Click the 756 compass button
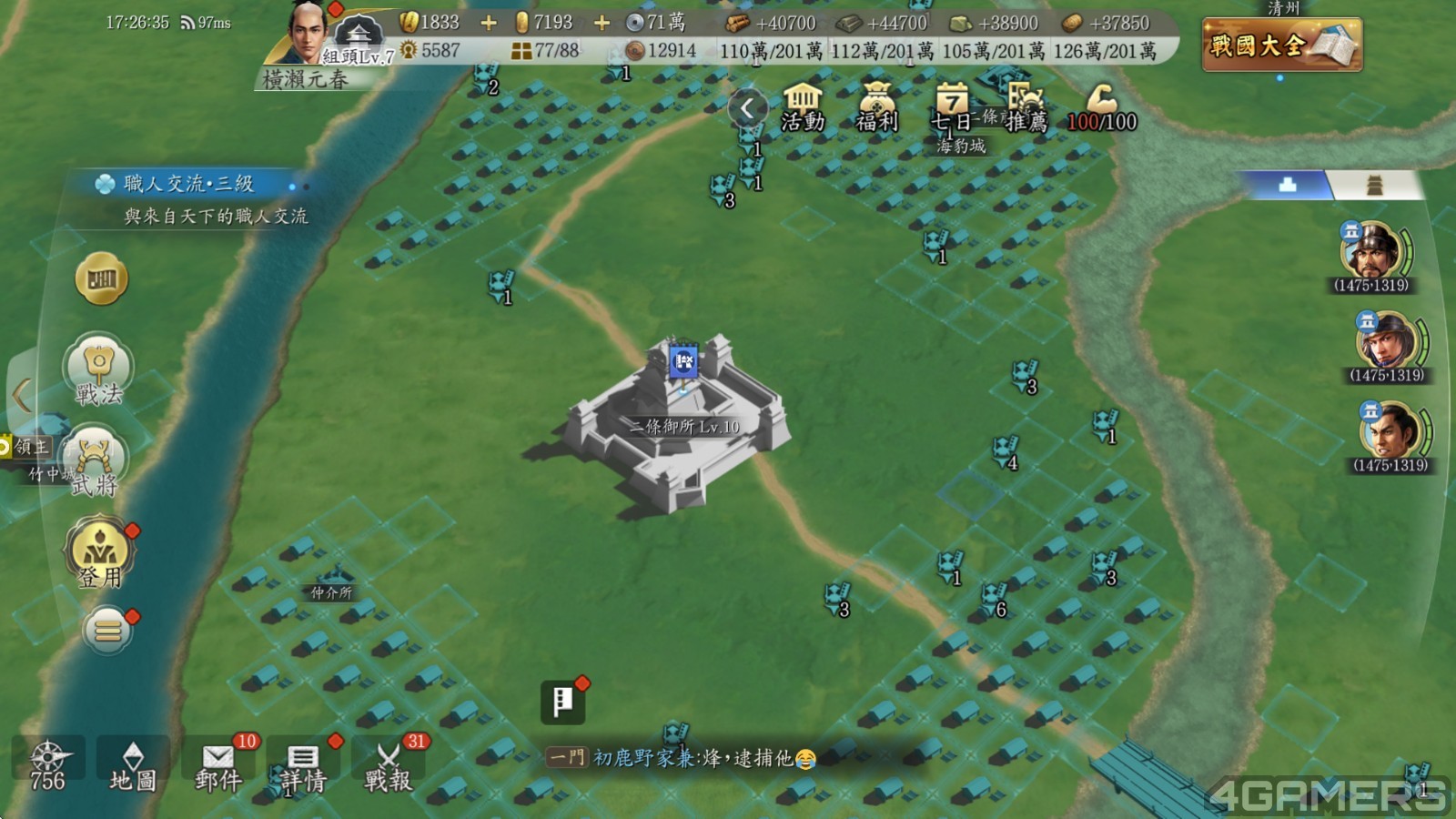1456x819 pixels. [47, 766]
